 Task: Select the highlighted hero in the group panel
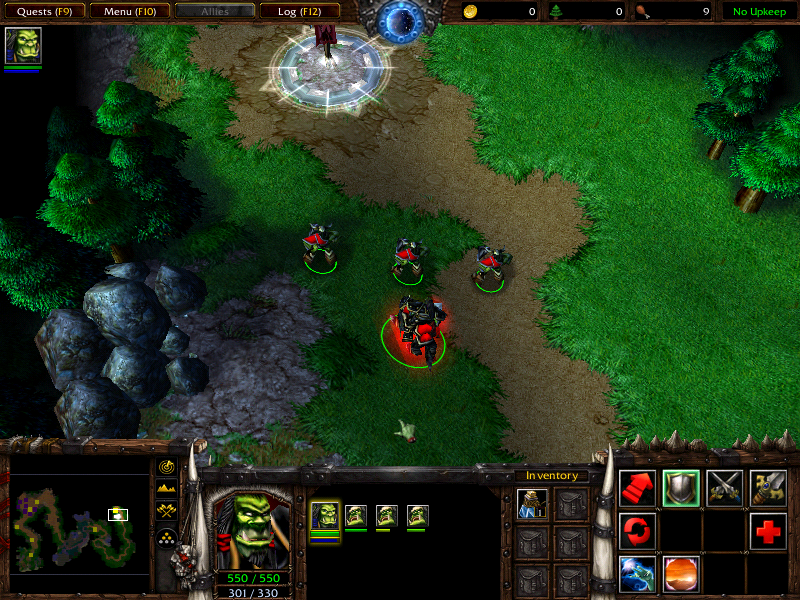(x=325, y=516)
